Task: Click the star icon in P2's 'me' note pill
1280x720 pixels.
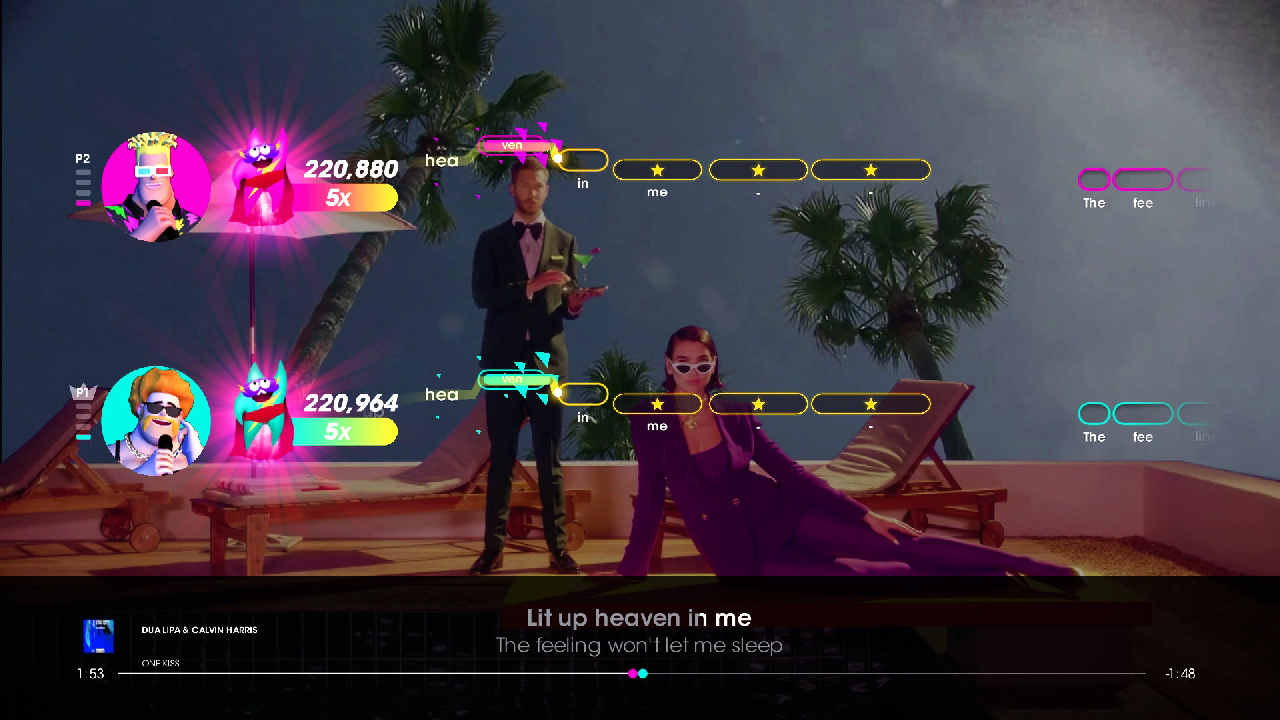Action: 657,169
